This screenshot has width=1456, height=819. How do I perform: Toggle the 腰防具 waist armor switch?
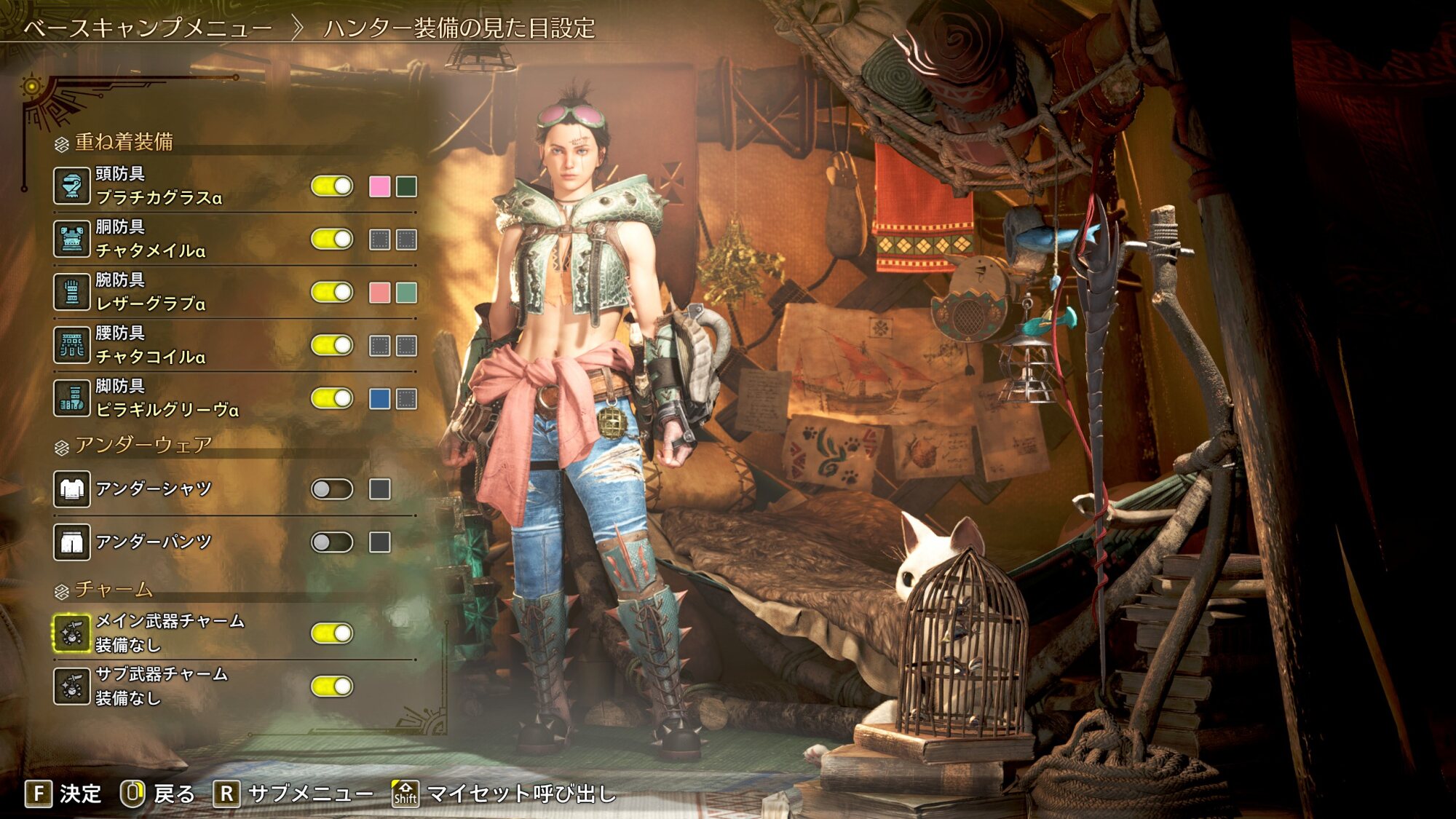332,346
